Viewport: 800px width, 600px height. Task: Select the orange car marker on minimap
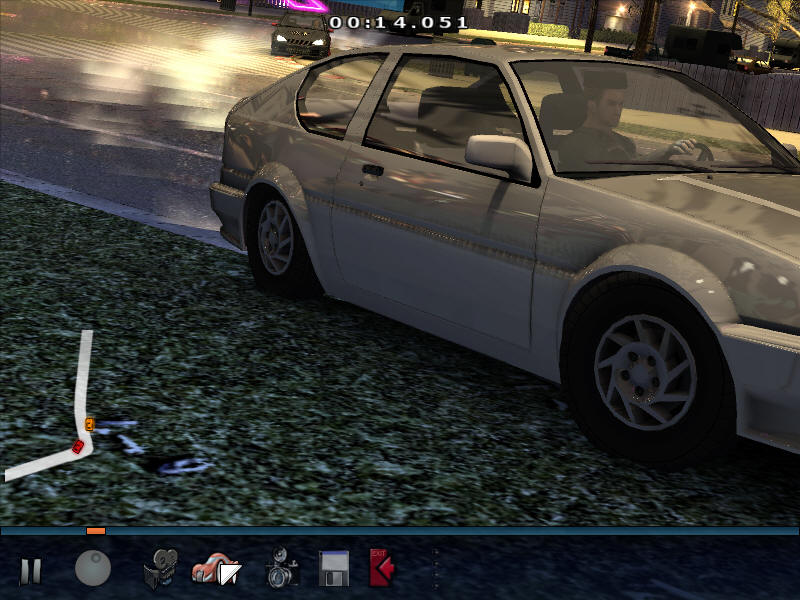(89, 425)
